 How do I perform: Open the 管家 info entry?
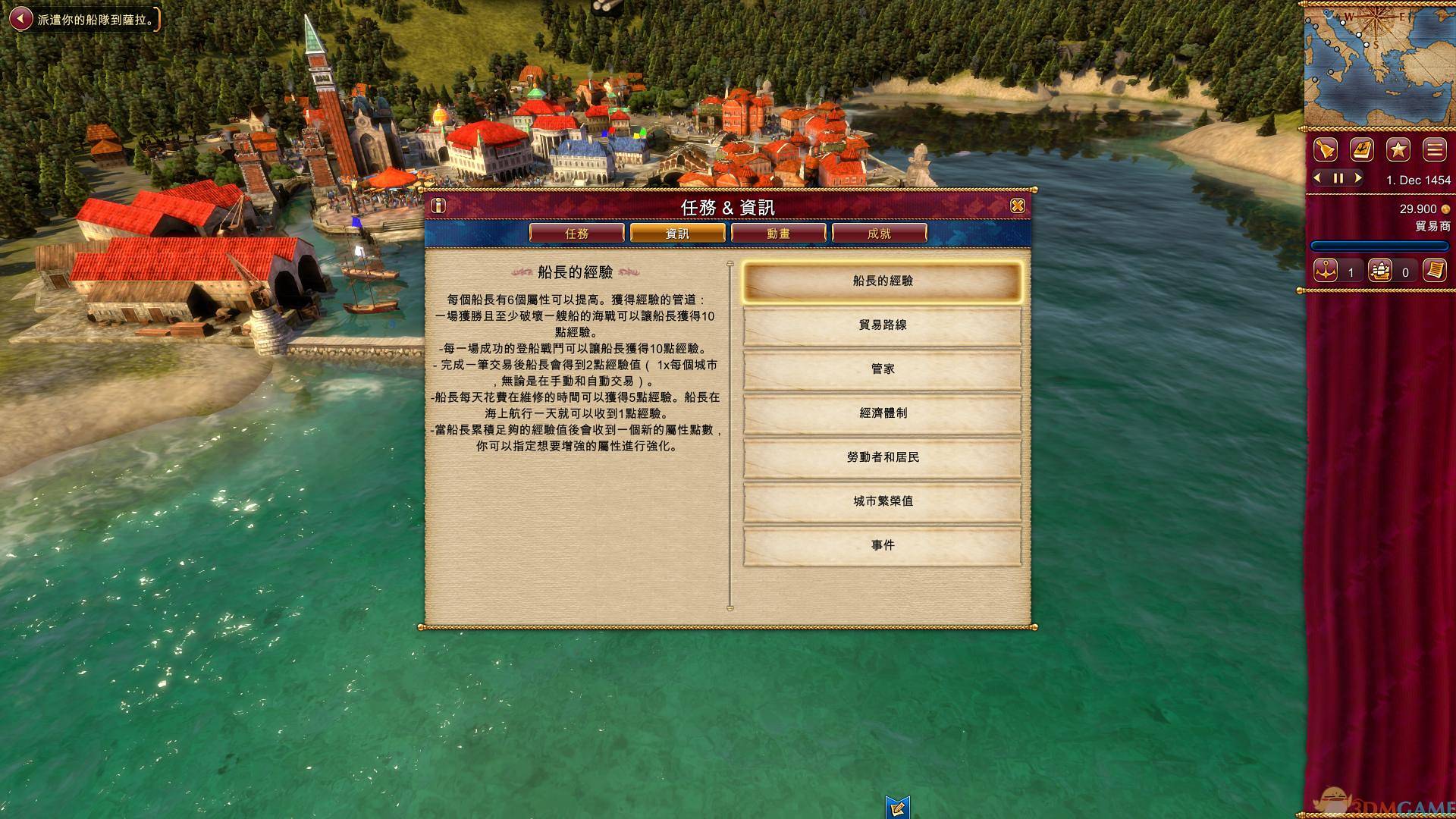click(883, 369)
